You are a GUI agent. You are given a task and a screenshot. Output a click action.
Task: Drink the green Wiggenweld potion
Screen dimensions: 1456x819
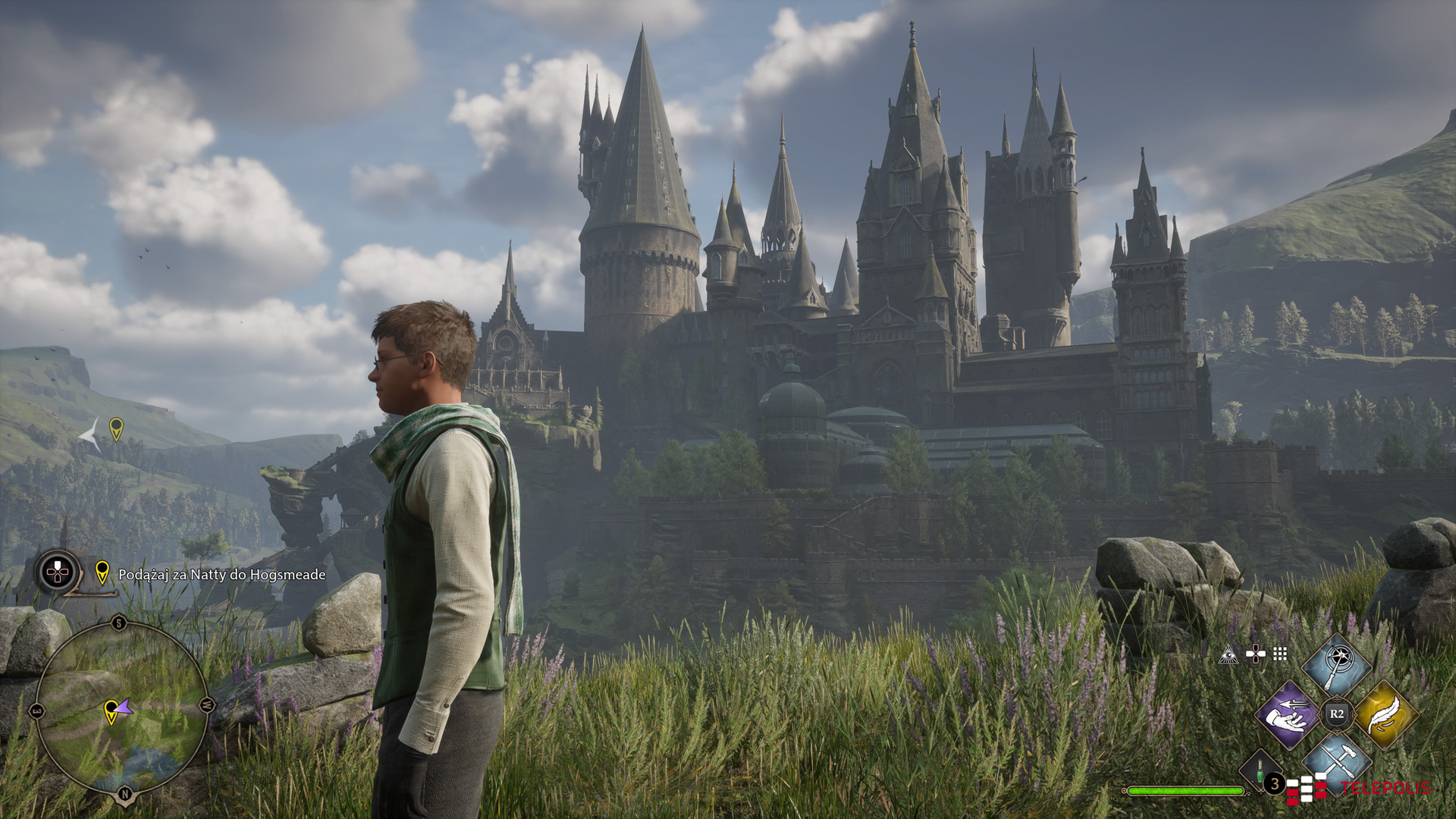(x=1260, y=771)
